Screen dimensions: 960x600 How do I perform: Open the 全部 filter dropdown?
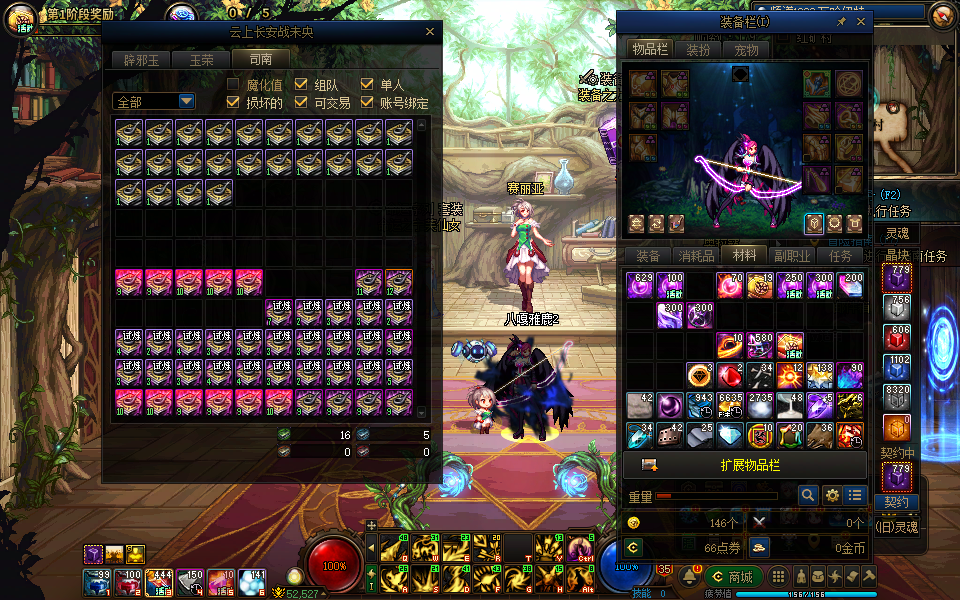pyautogui.click(x=186, y=101)
